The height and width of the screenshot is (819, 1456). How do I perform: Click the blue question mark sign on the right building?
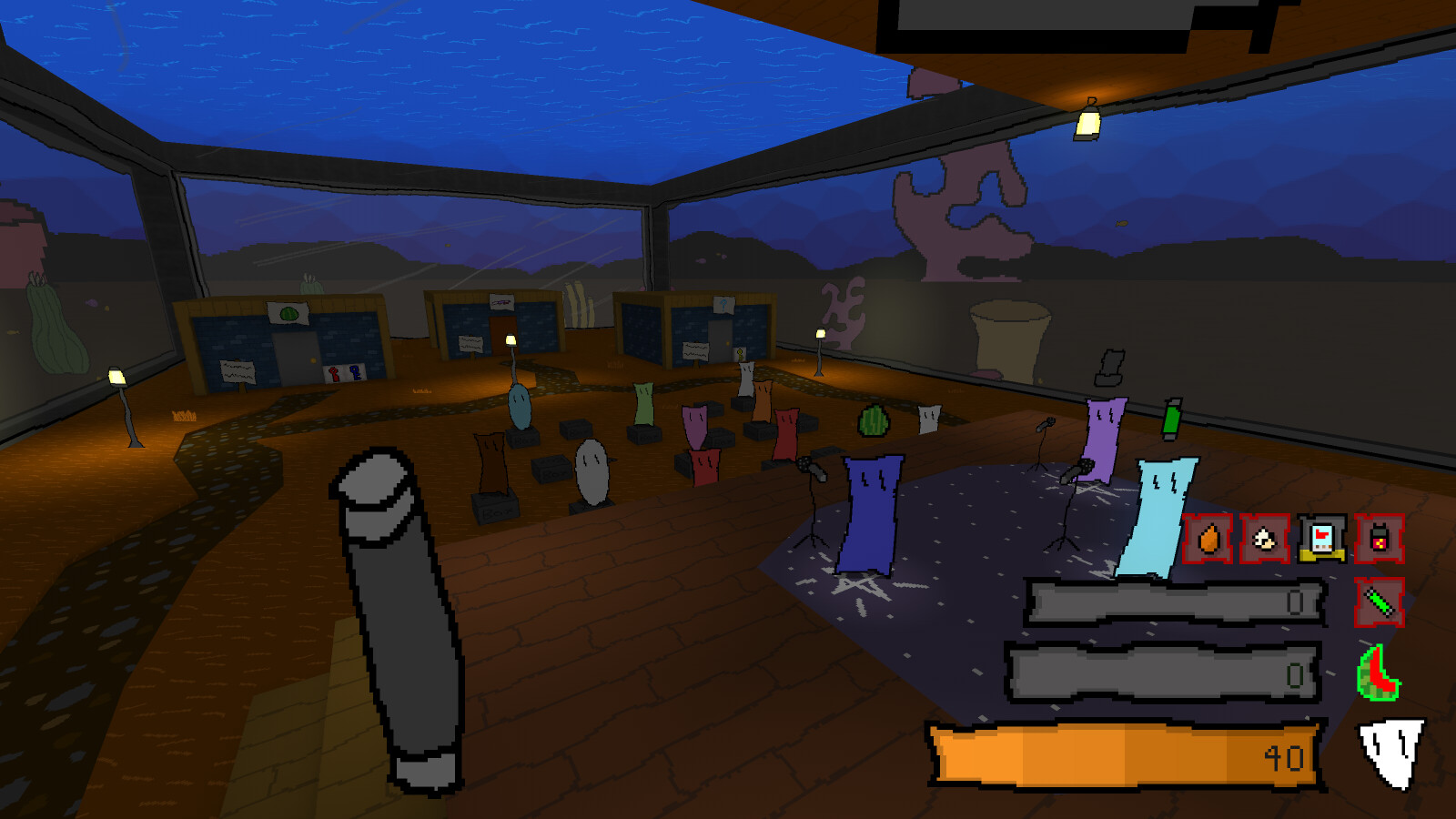tap(724, 305)
